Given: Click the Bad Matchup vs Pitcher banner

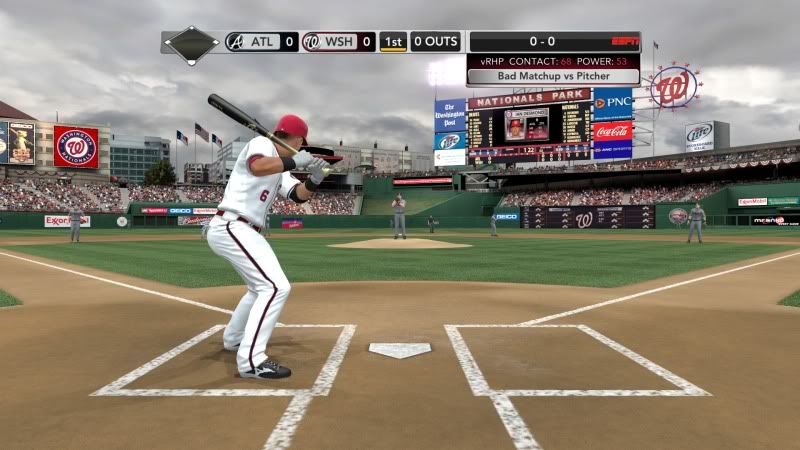Looking at the screenshot, I should coord(553,76).
